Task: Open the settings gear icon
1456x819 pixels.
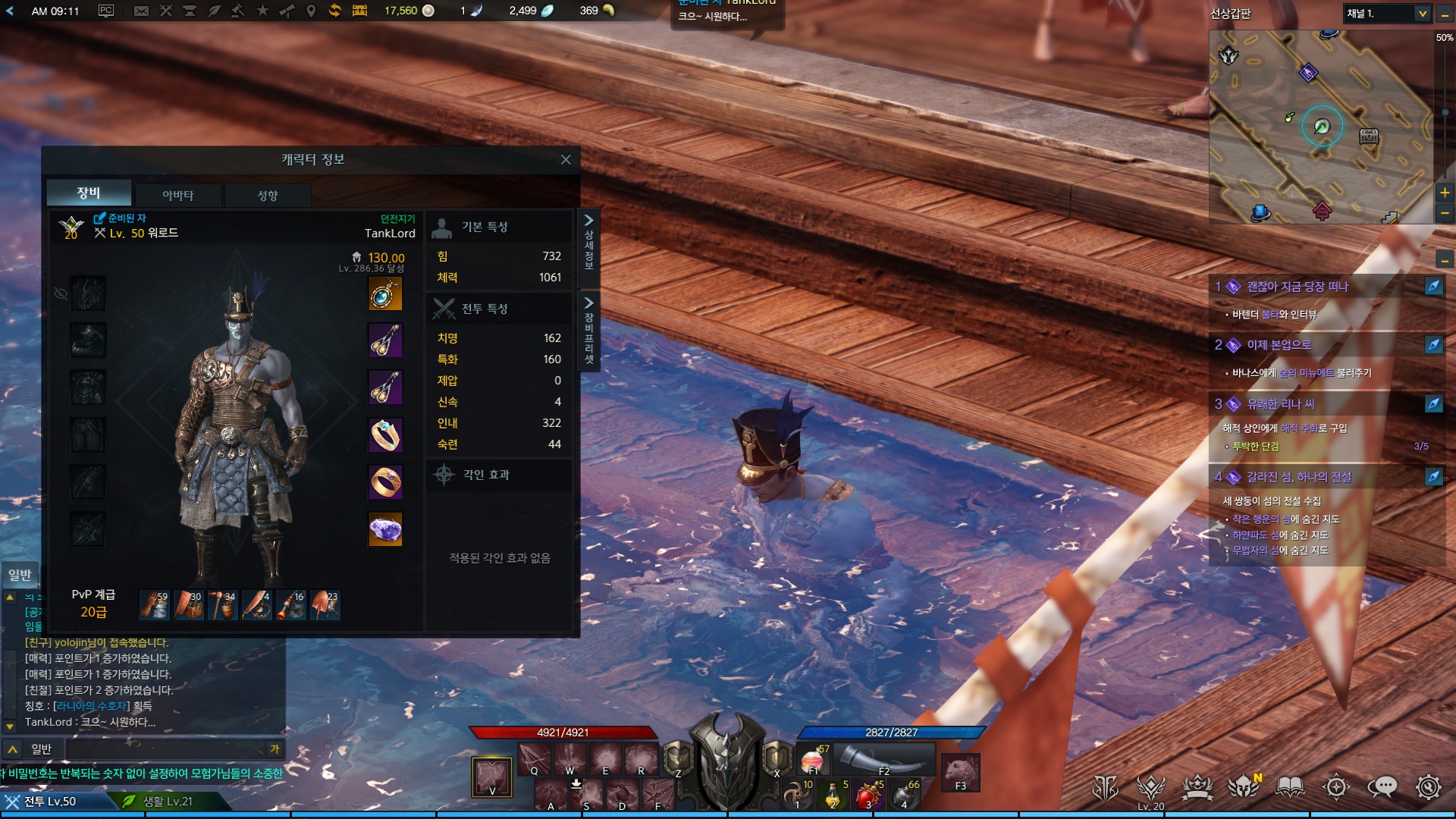Action: pos(1428,787)
